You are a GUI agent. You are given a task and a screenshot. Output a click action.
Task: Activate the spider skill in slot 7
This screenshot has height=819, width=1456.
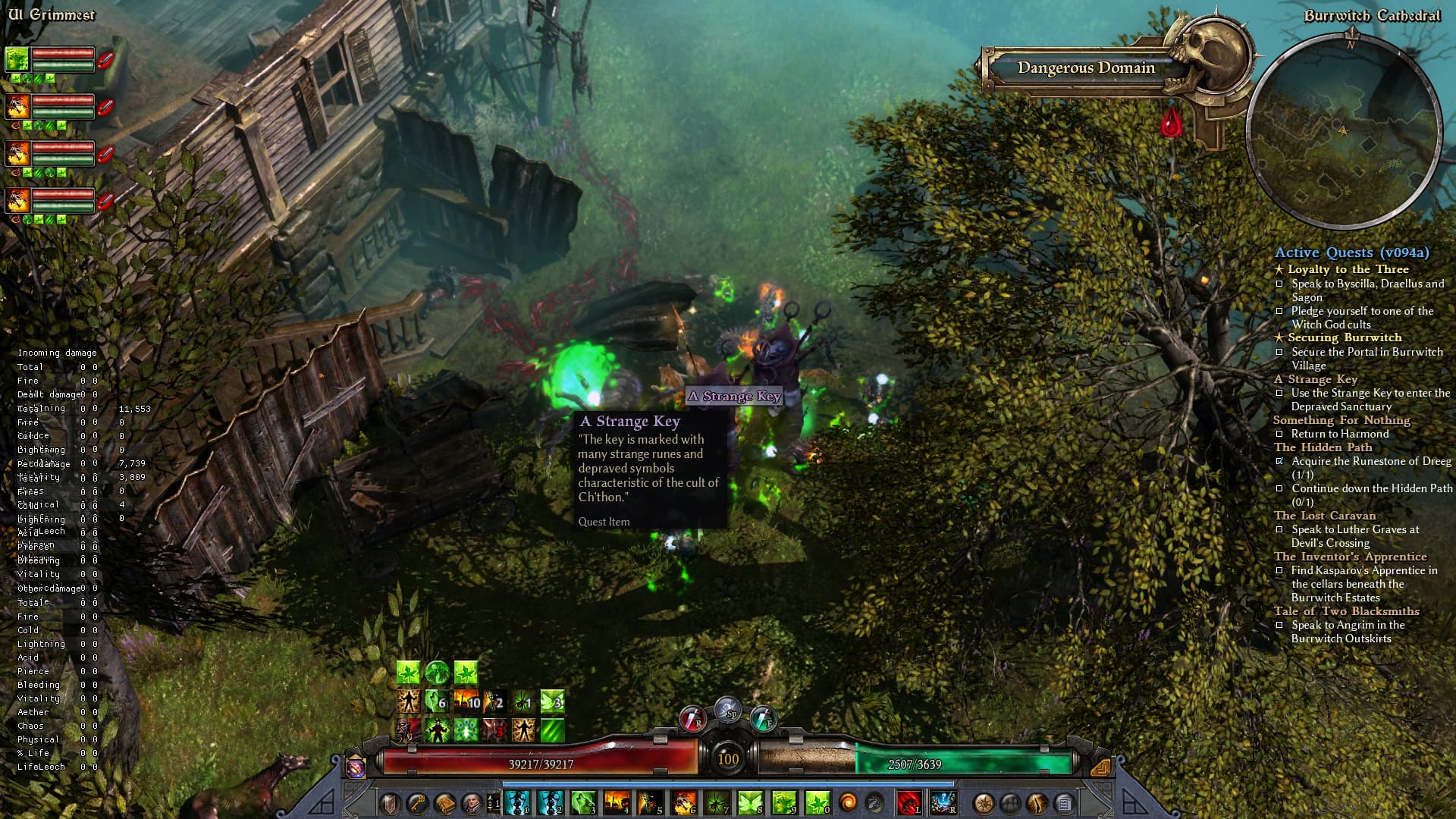click(717, 802)
